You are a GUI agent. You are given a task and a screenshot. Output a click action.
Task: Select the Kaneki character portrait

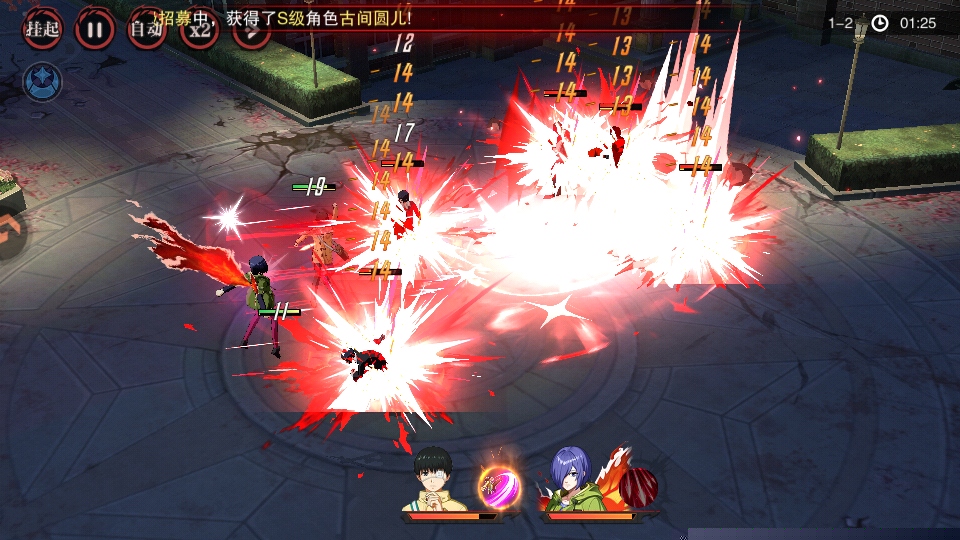pos(436,479)
